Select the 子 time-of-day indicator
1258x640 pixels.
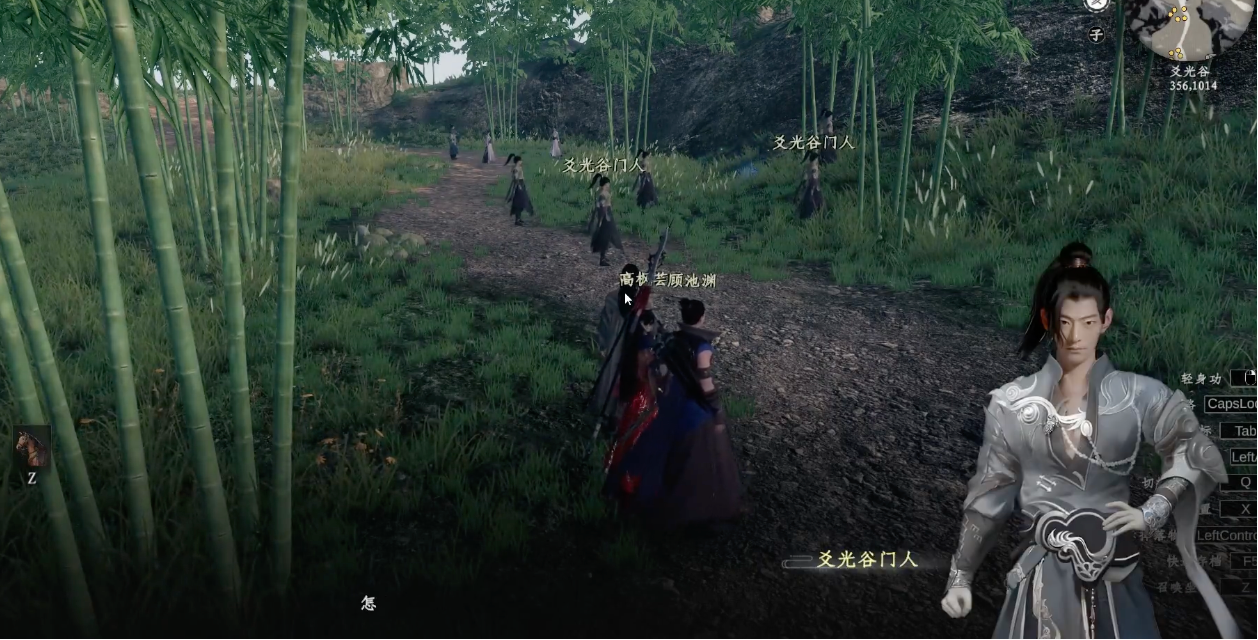click(x=1096, y=35)
